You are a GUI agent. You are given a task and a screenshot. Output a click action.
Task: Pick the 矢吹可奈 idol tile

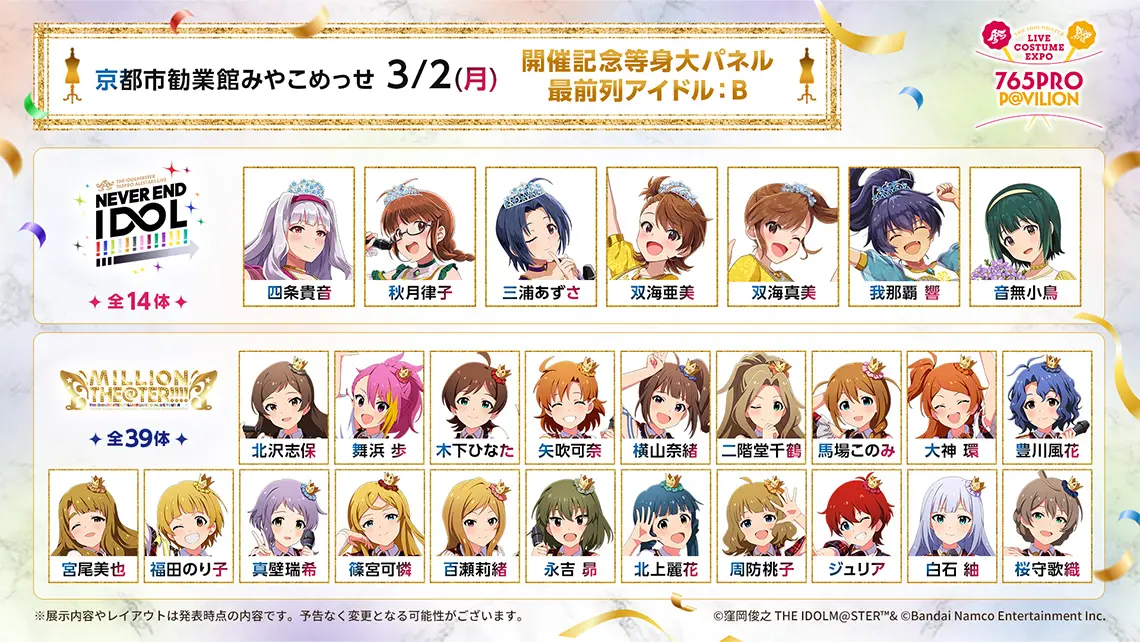[x=570, y=407]
